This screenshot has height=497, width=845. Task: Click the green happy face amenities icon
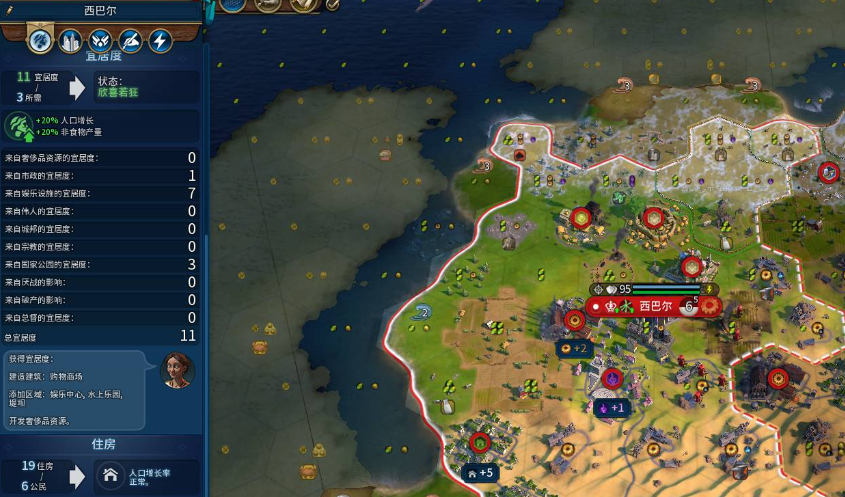(17, 127)
